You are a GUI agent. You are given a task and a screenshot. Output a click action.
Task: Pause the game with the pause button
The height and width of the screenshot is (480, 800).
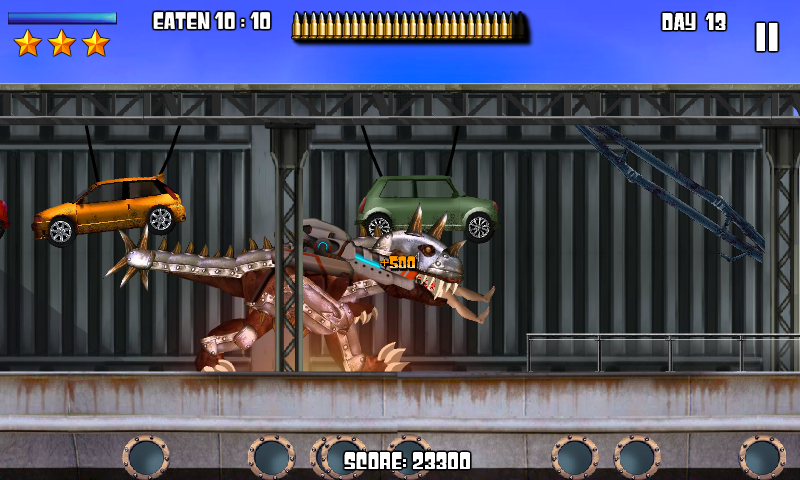pos(766,37)
